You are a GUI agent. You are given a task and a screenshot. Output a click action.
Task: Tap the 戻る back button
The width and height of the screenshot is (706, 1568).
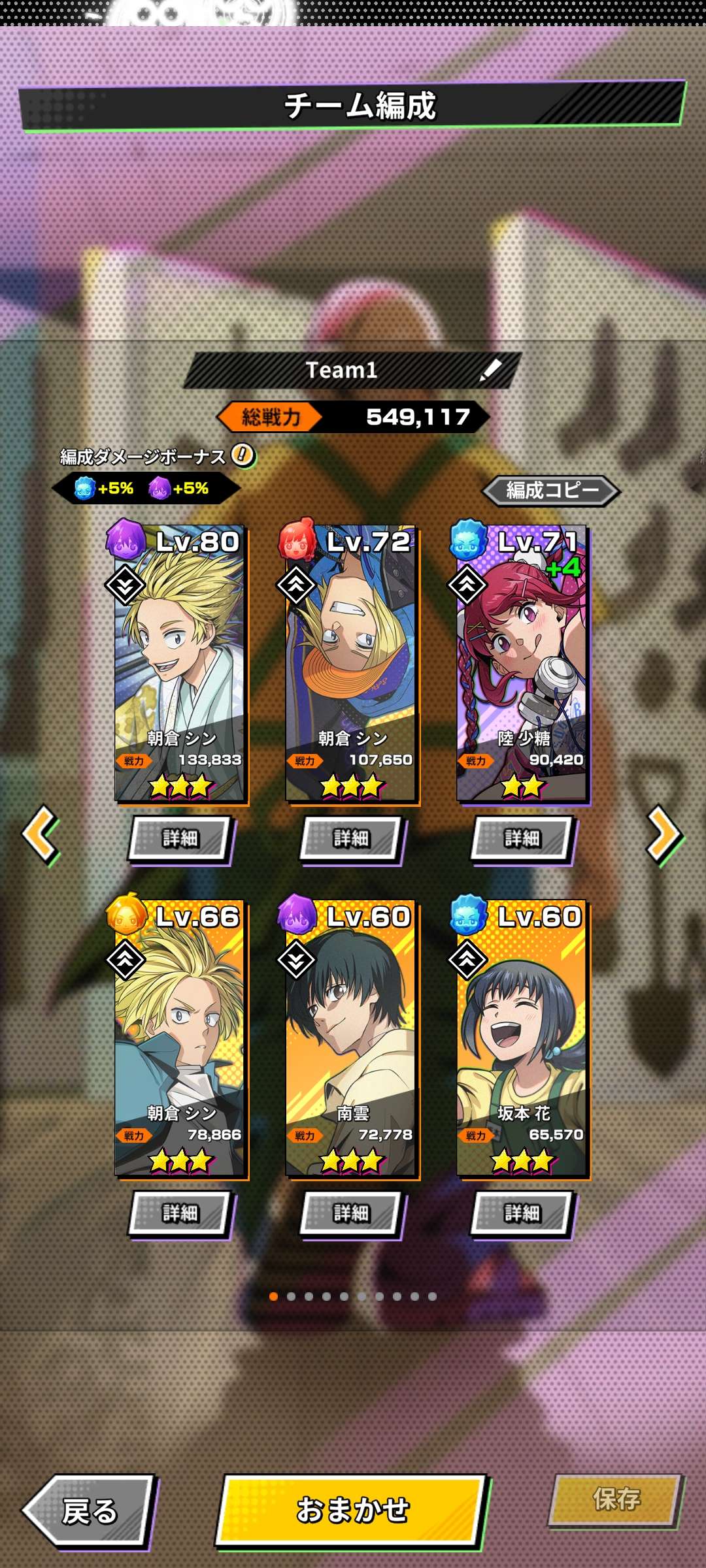pos(88,1511)
